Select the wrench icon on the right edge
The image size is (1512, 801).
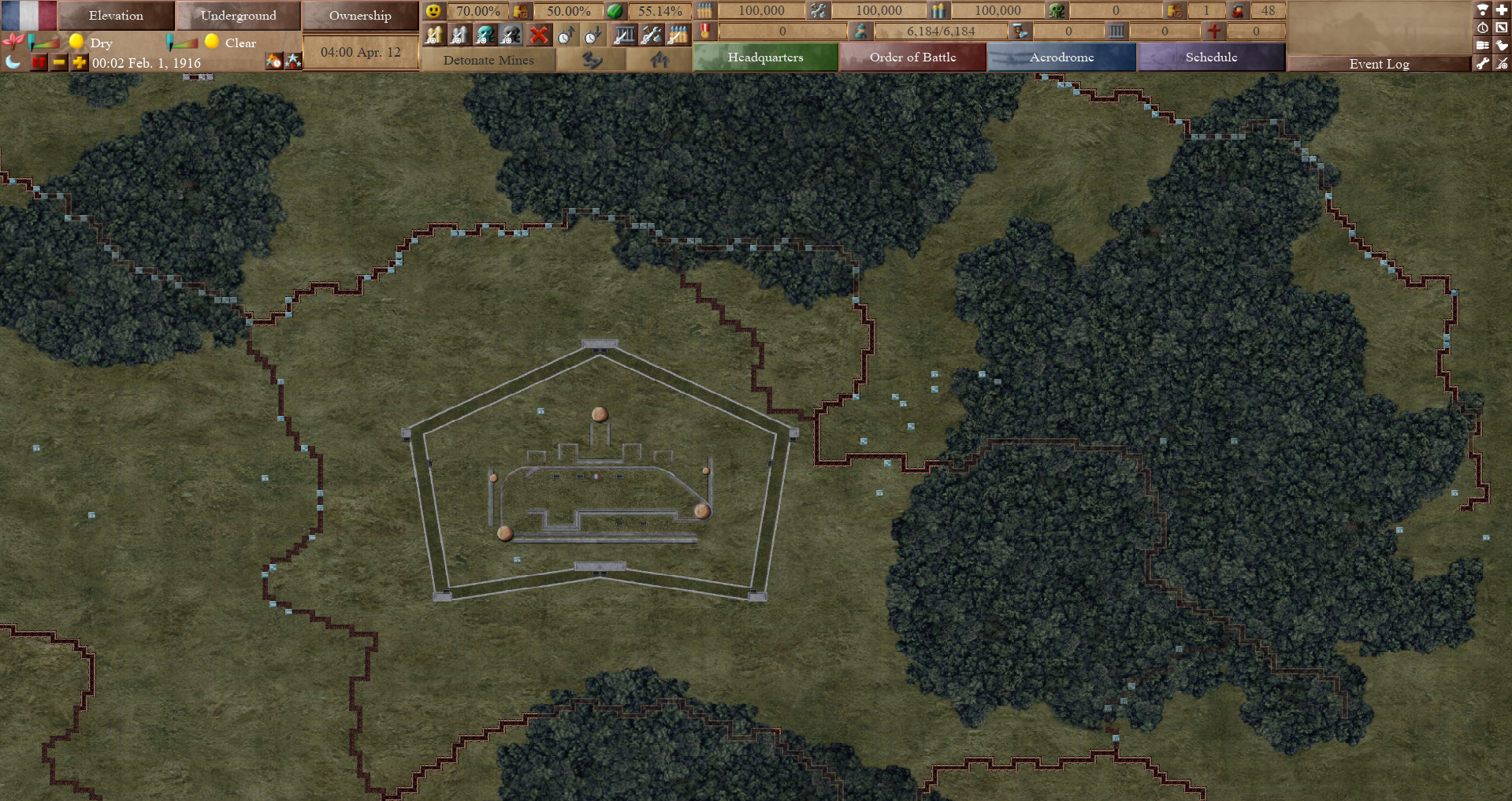pyautogui.click(x=1482, y=64)
